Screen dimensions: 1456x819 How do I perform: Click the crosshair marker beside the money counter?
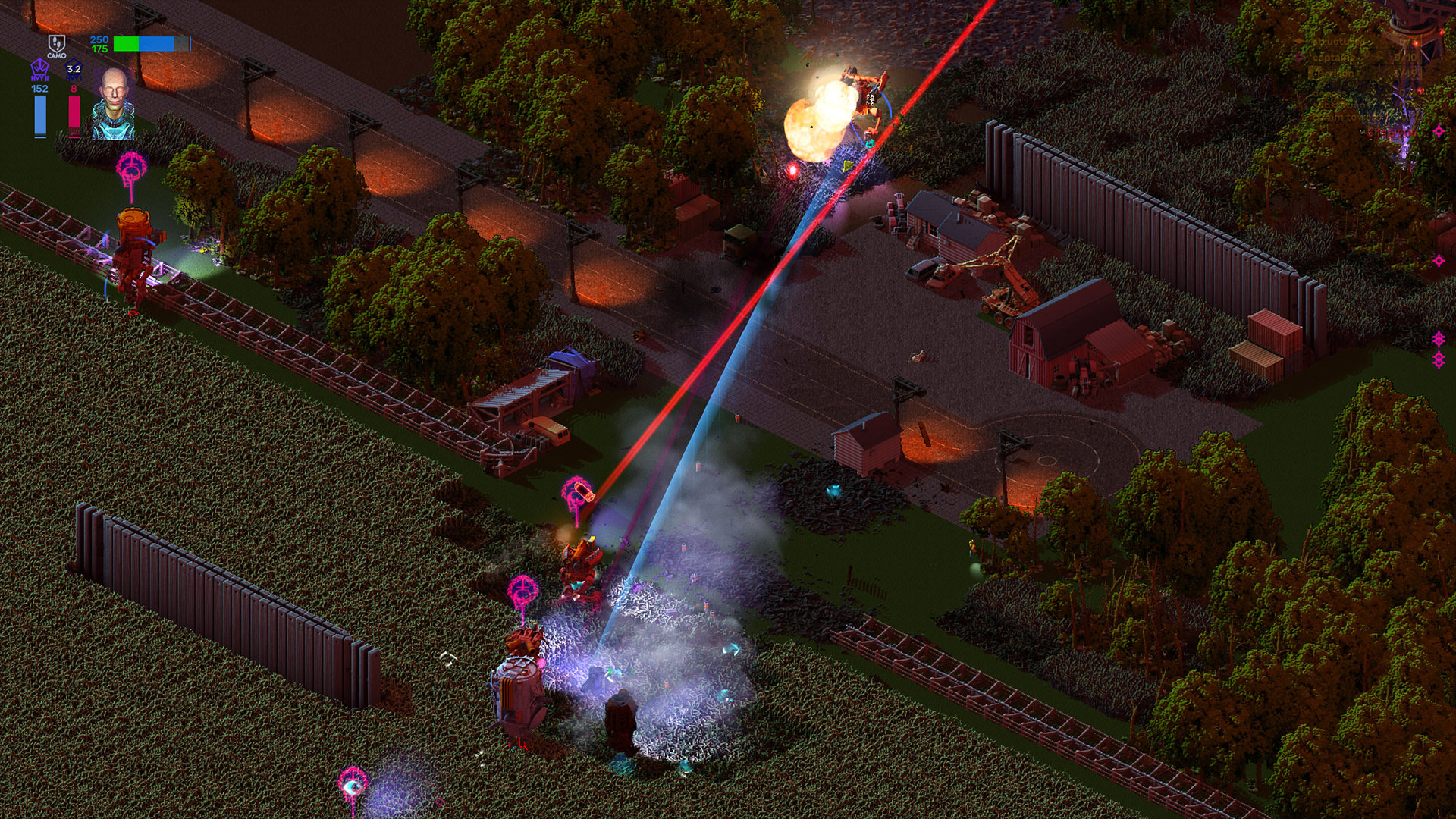point(1439,130)
